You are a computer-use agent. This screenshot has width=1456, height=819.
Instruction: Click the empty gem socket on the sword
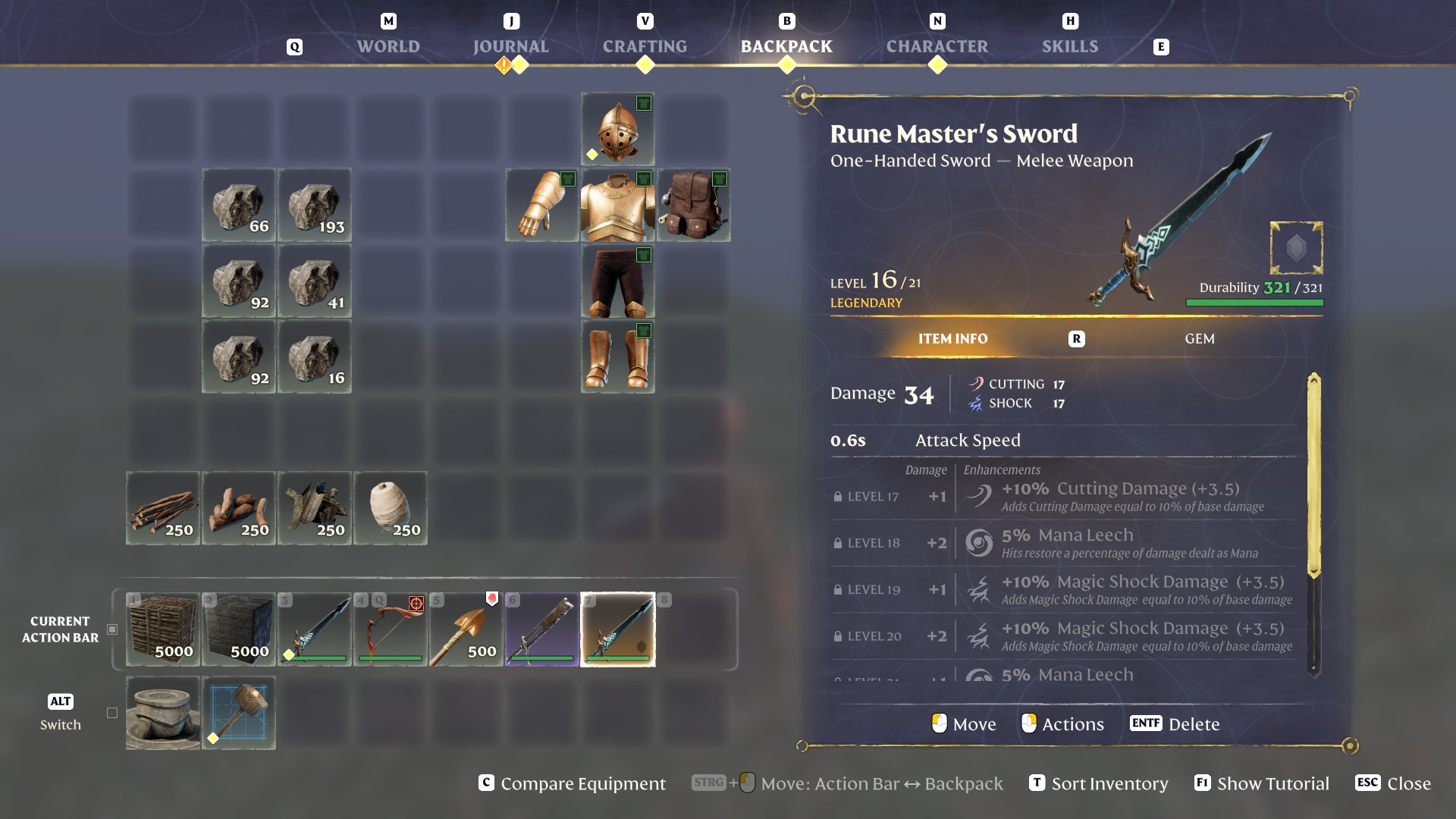click(x=1296, y=248)
